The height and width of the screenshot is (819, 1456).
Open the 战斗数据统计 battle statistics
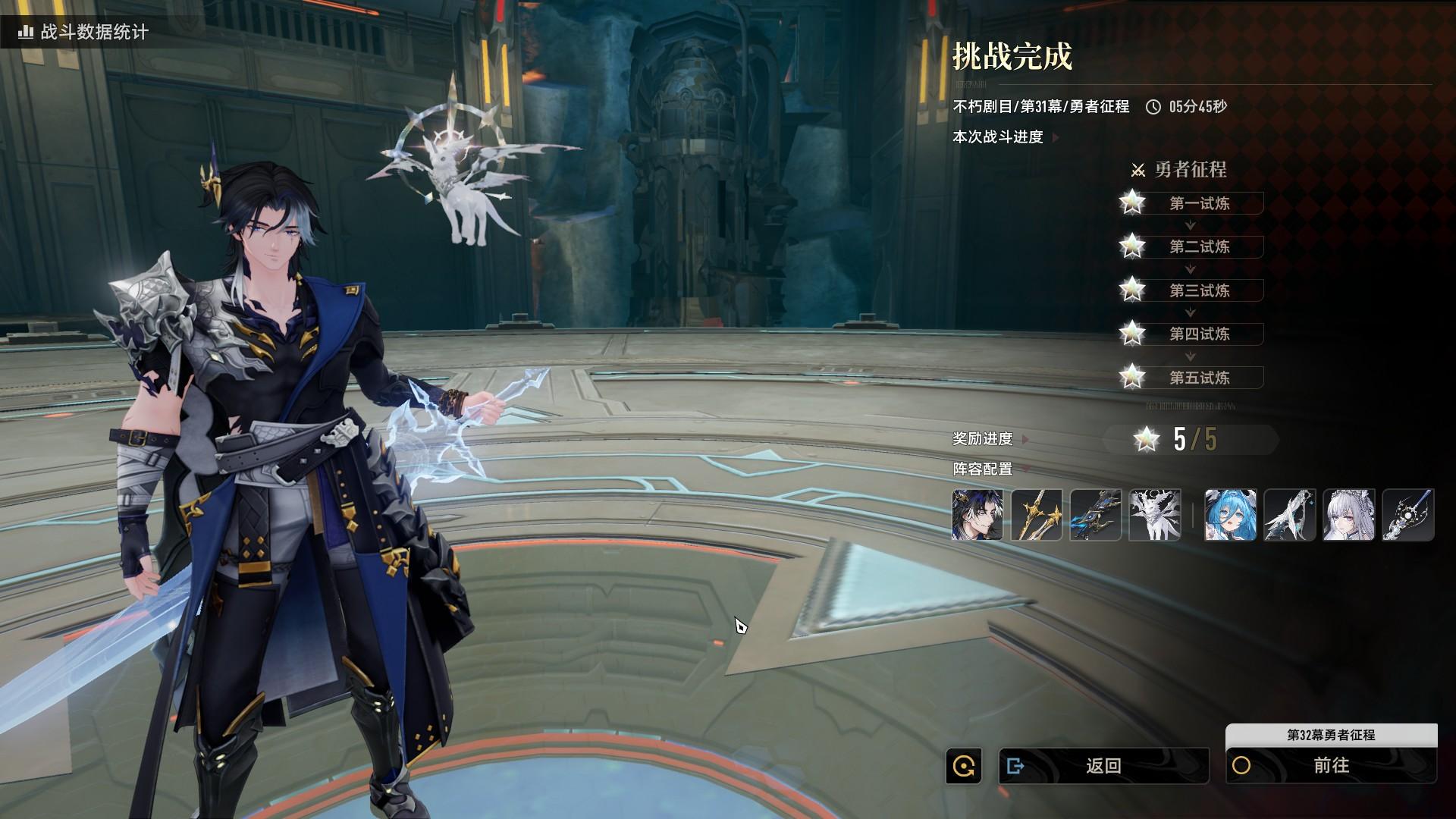pyautogui.click(x=83, y=32)
